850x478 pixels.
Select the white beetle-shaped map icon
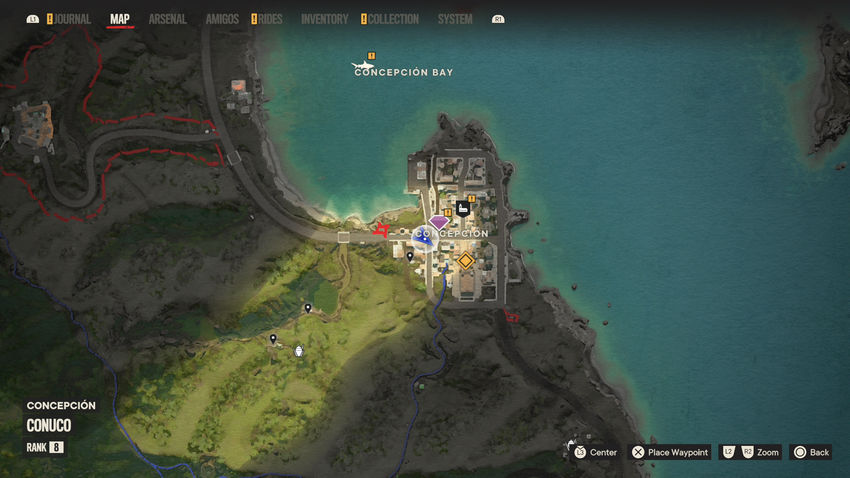tap(299, 351)
